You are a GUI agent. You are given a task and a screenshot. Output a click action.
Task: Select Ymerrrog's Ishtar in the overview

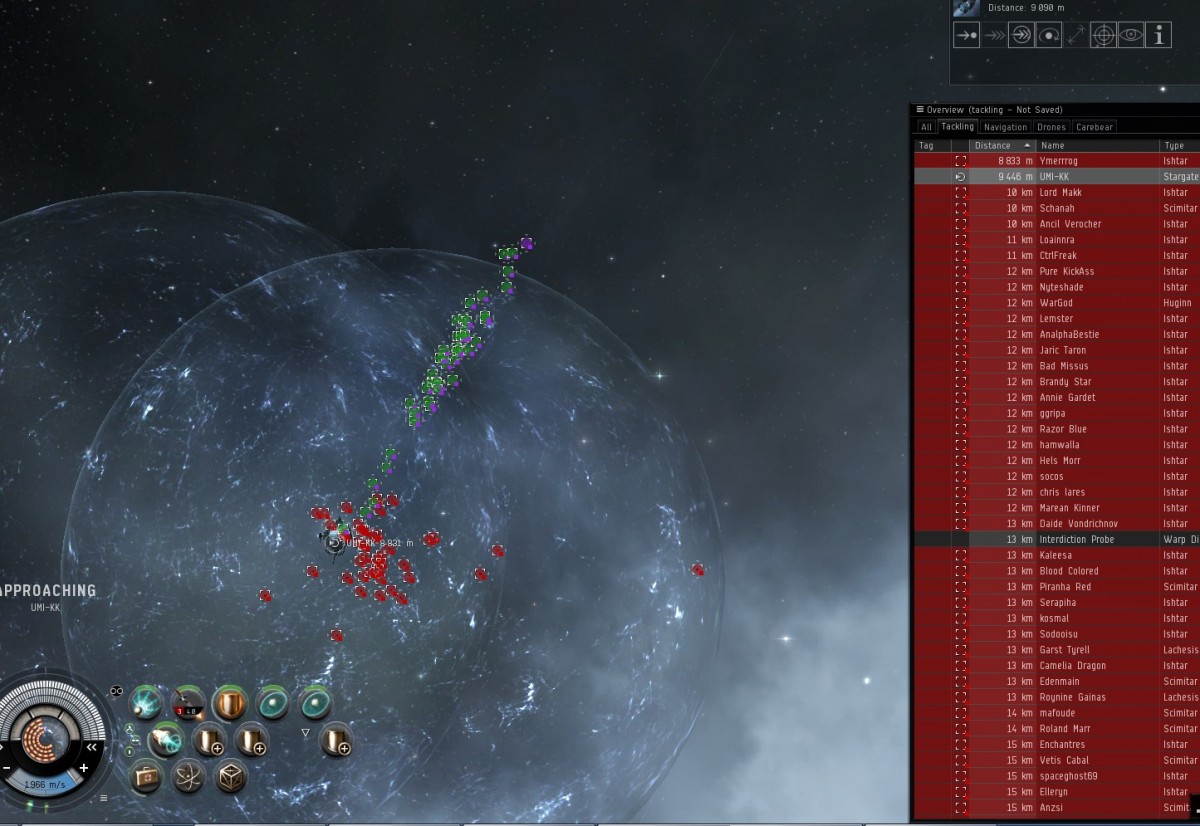coord(1058,161)
